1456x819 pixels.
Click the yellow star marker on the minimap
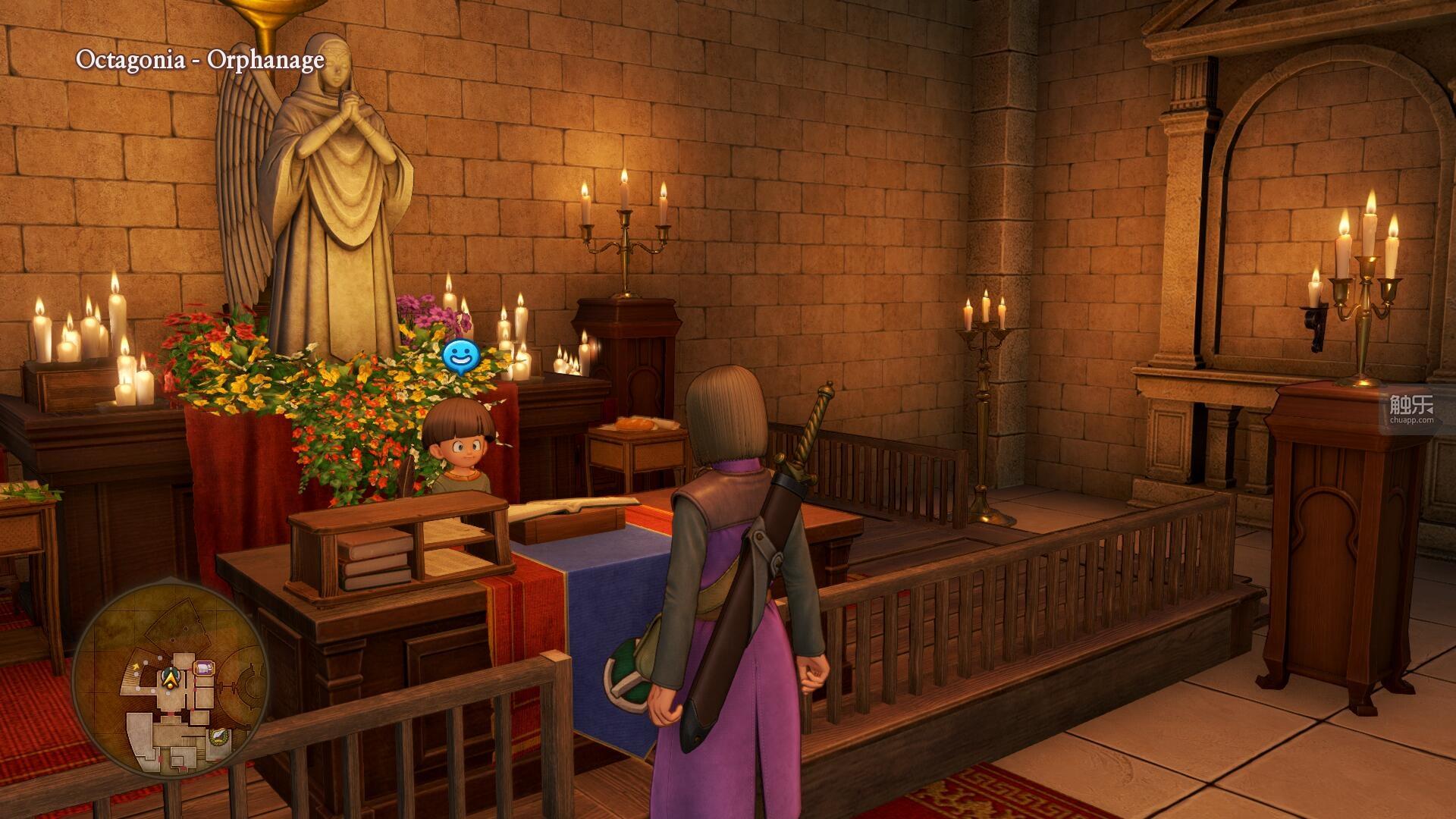pos(136,666)
